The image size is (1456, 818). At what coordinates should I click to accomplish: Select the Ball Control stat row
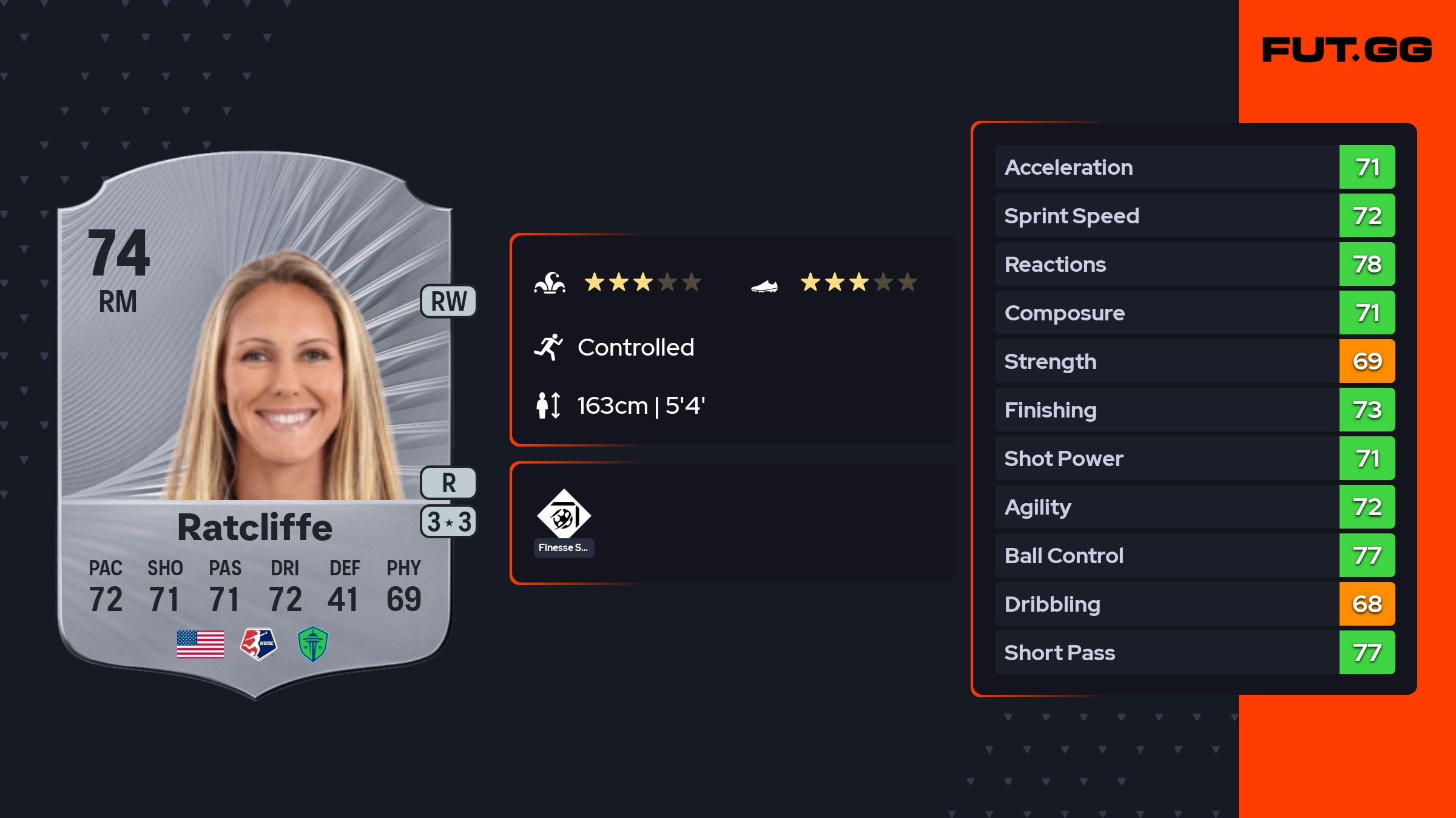pos(1194,556)
